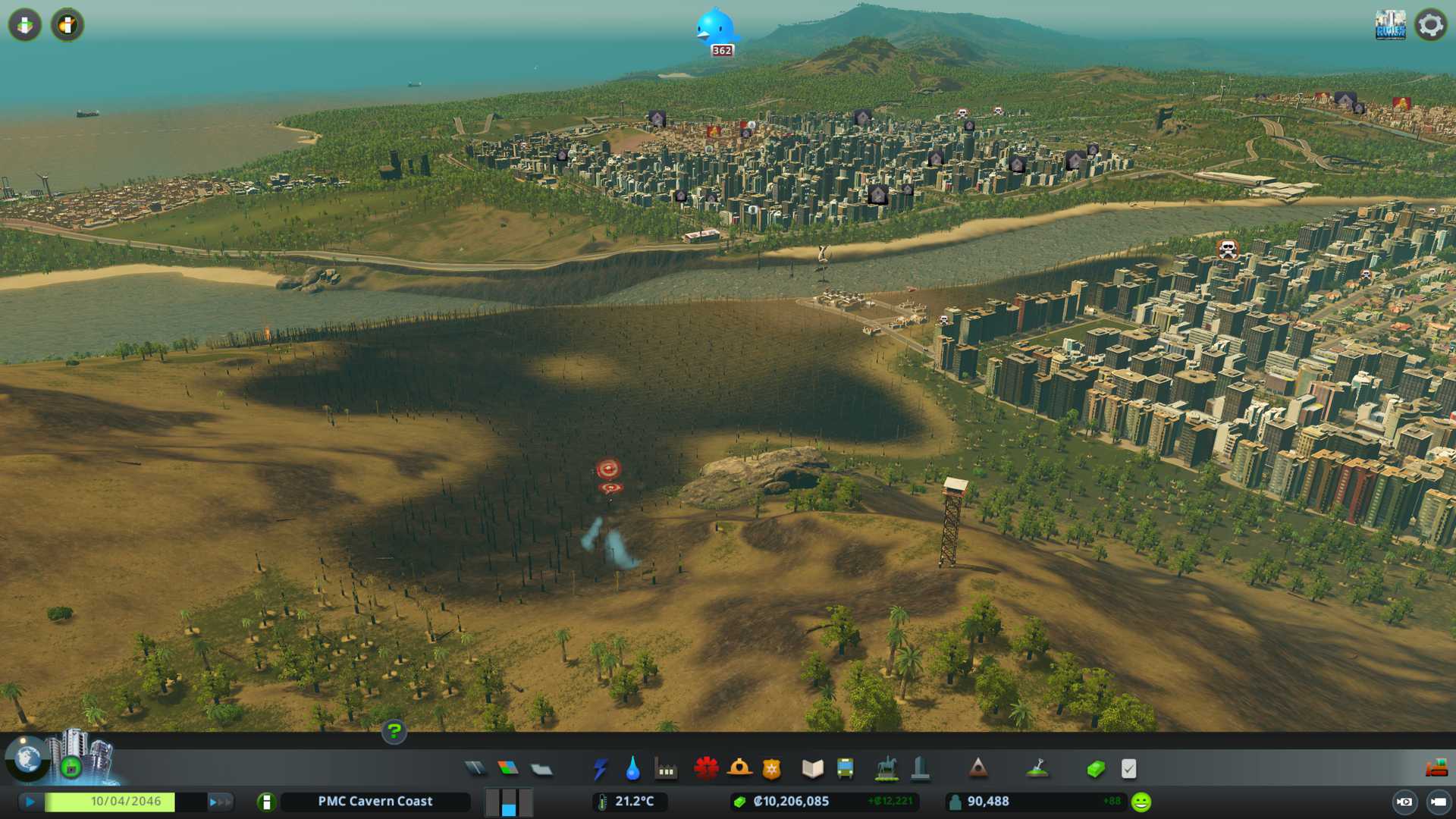This screenshot has height=819, width=1456.
Task: Open the Public Transport bus menu
Action: (x=845, y=769)
